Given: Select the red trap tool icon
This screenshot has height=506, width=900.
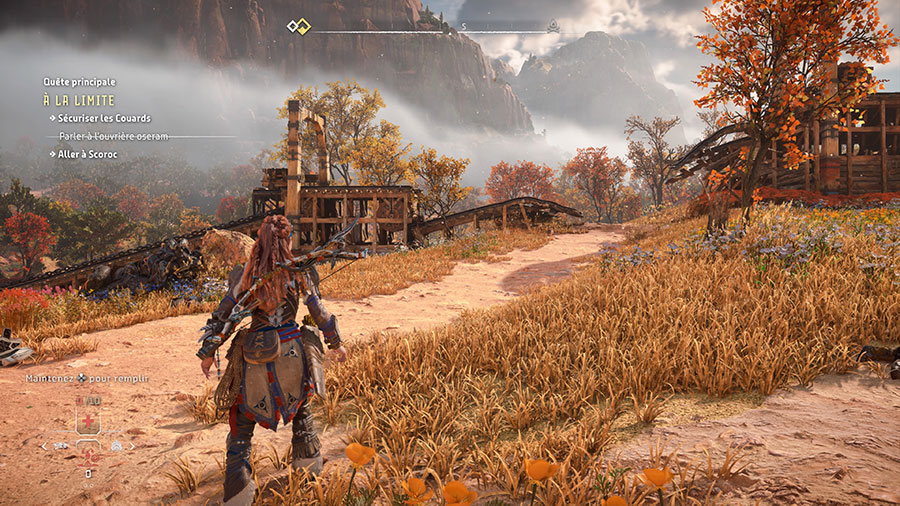Looking at the screenshot, I should click(x=88, y=455).
